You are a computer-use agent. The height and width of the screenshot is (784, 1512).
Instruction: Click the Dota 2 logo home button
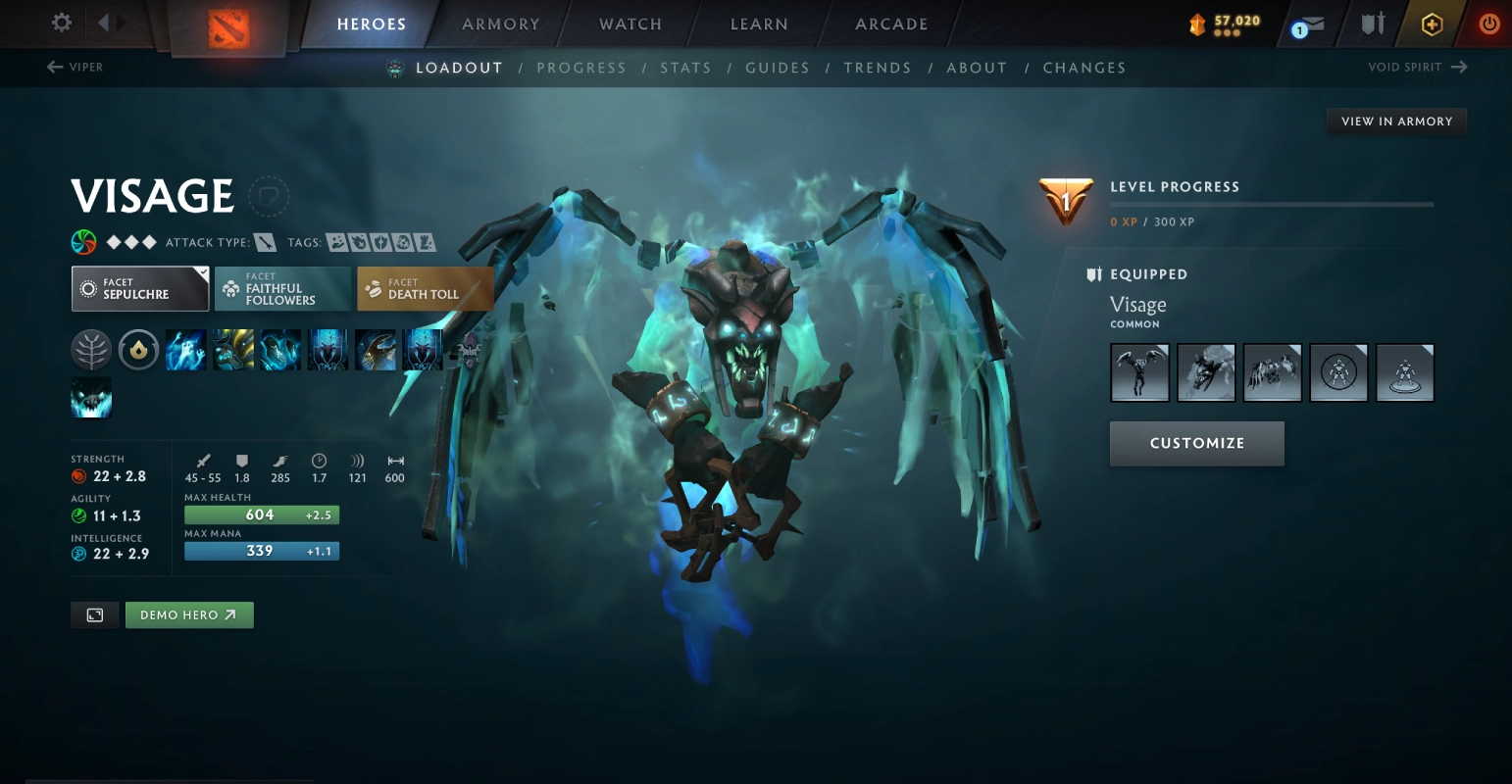(x=229, y=26)
